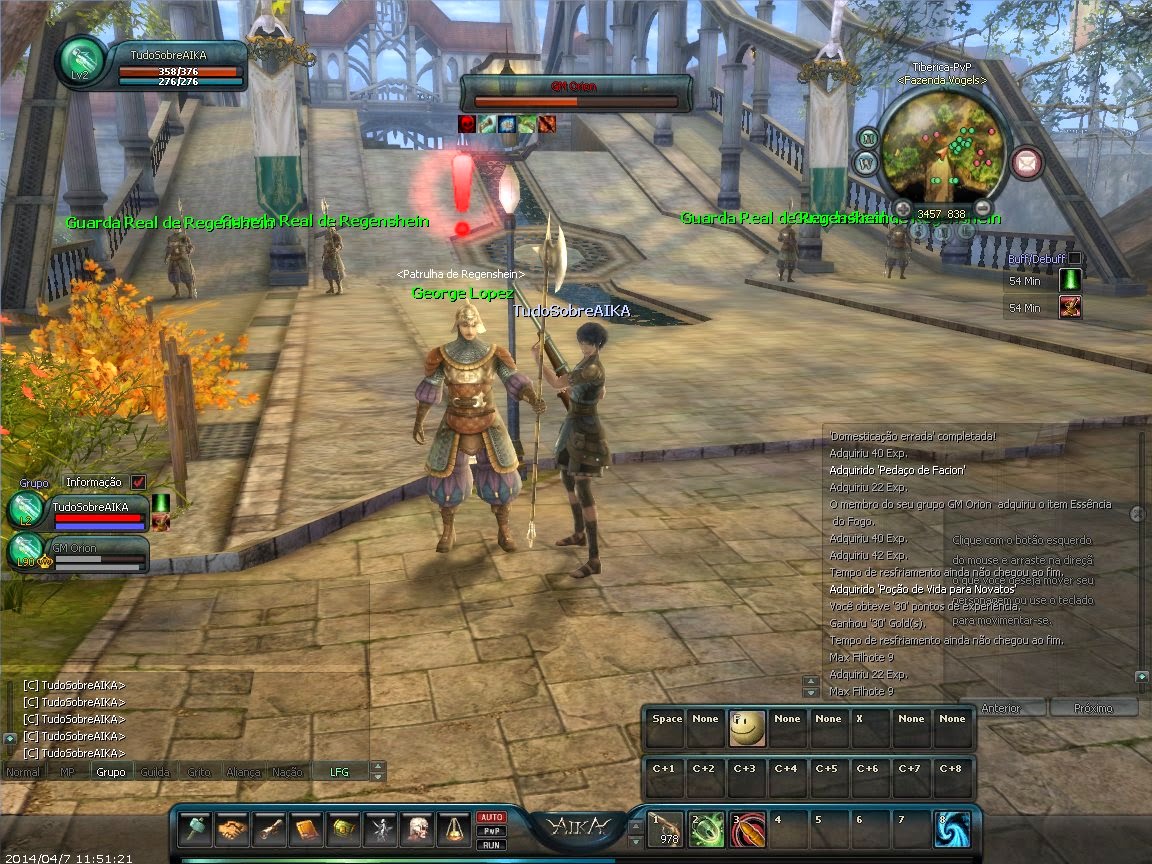Open the mail envelope icon
Viewport: 1152px width, 864px height.
1026,162
